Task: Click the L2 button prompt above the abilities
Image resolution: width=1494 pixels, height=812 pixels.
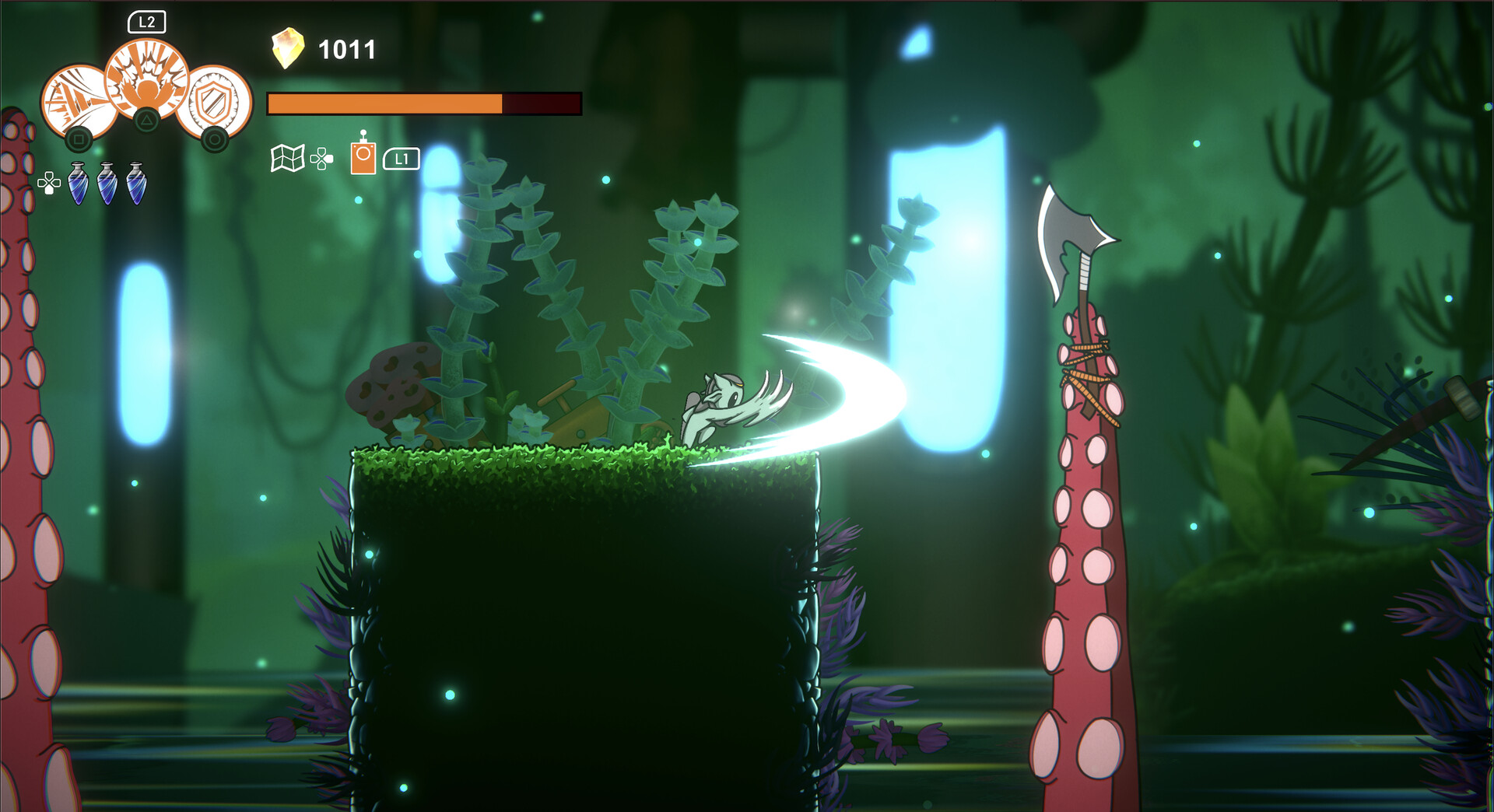Action: [x=148, y=22]
